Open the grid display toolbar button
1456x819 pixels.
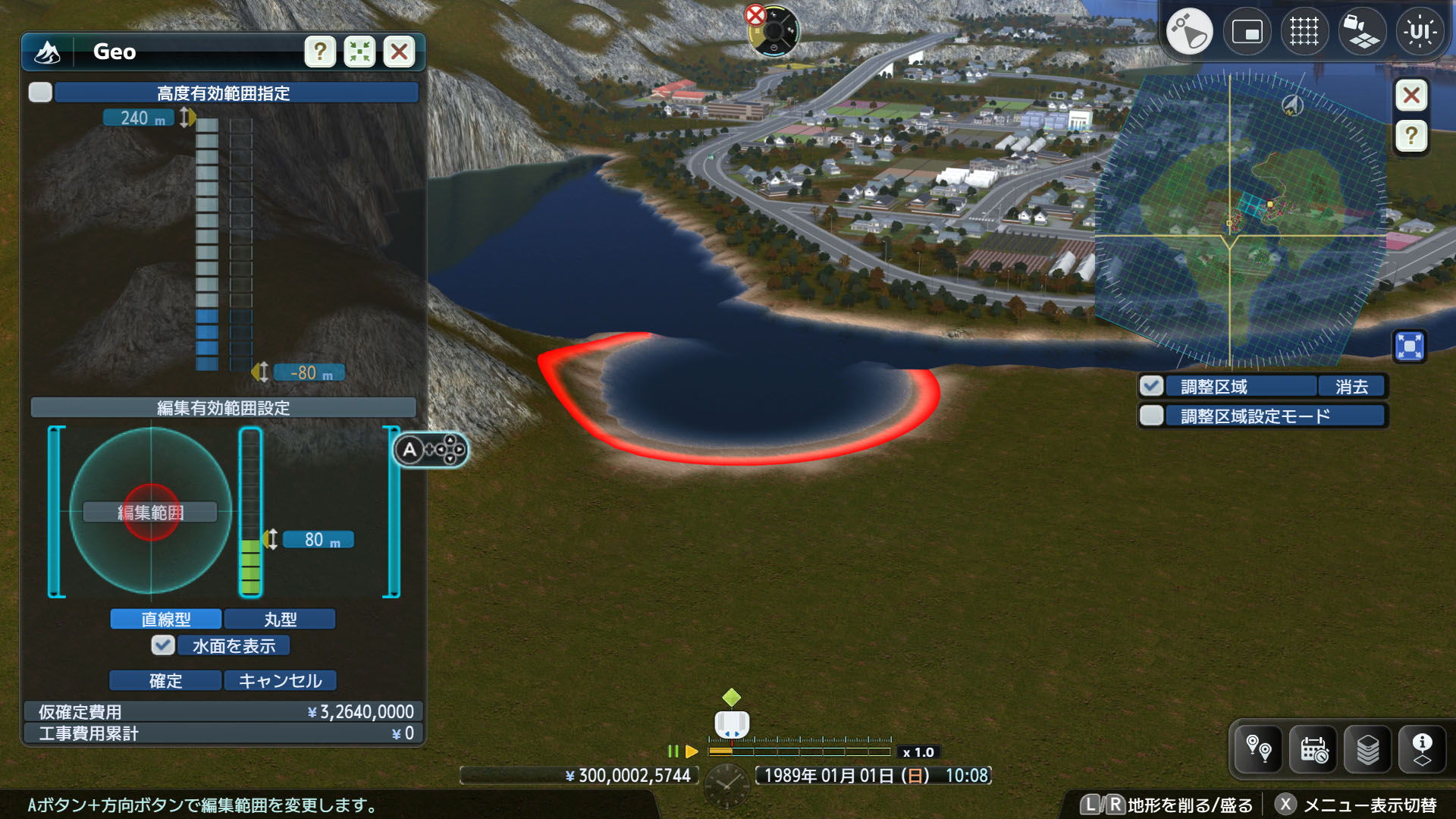click(1304, 32)
